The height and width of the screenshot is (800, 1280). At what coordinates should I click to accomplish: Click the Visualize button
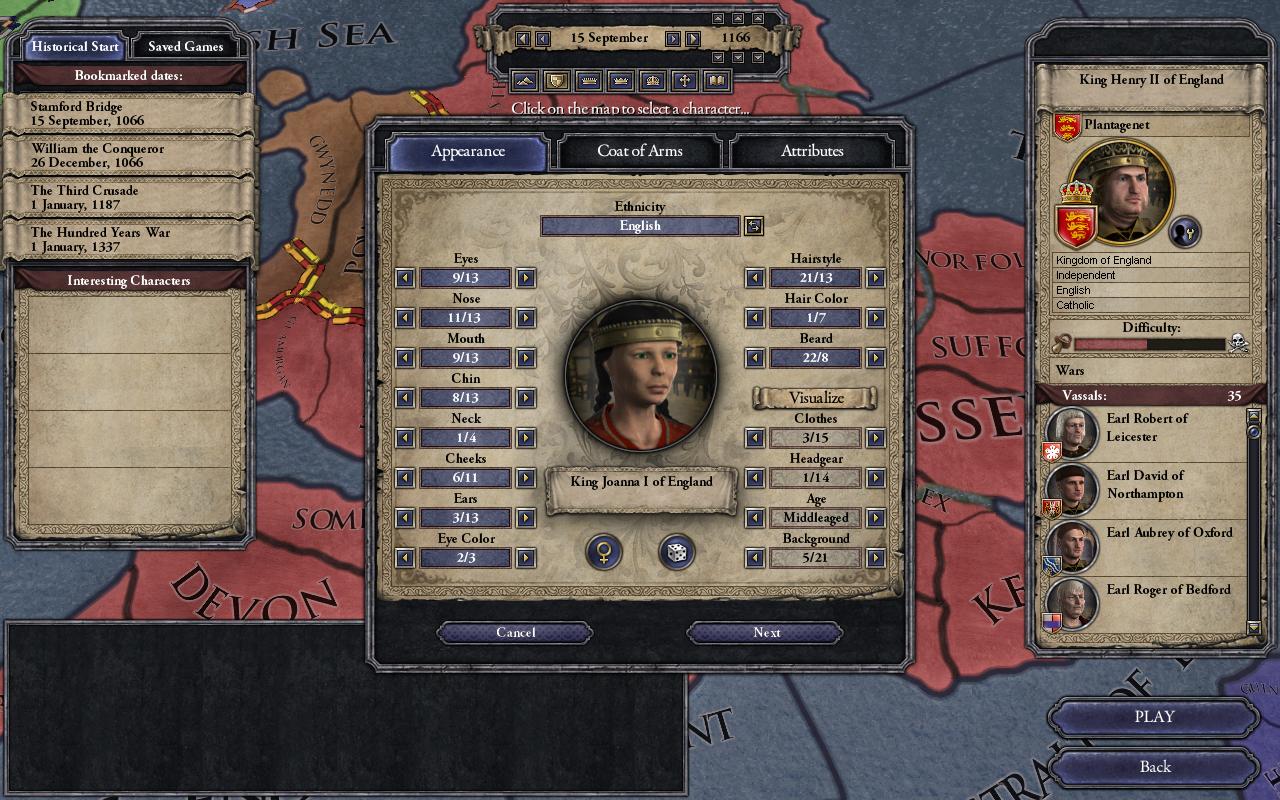(815, 398)
